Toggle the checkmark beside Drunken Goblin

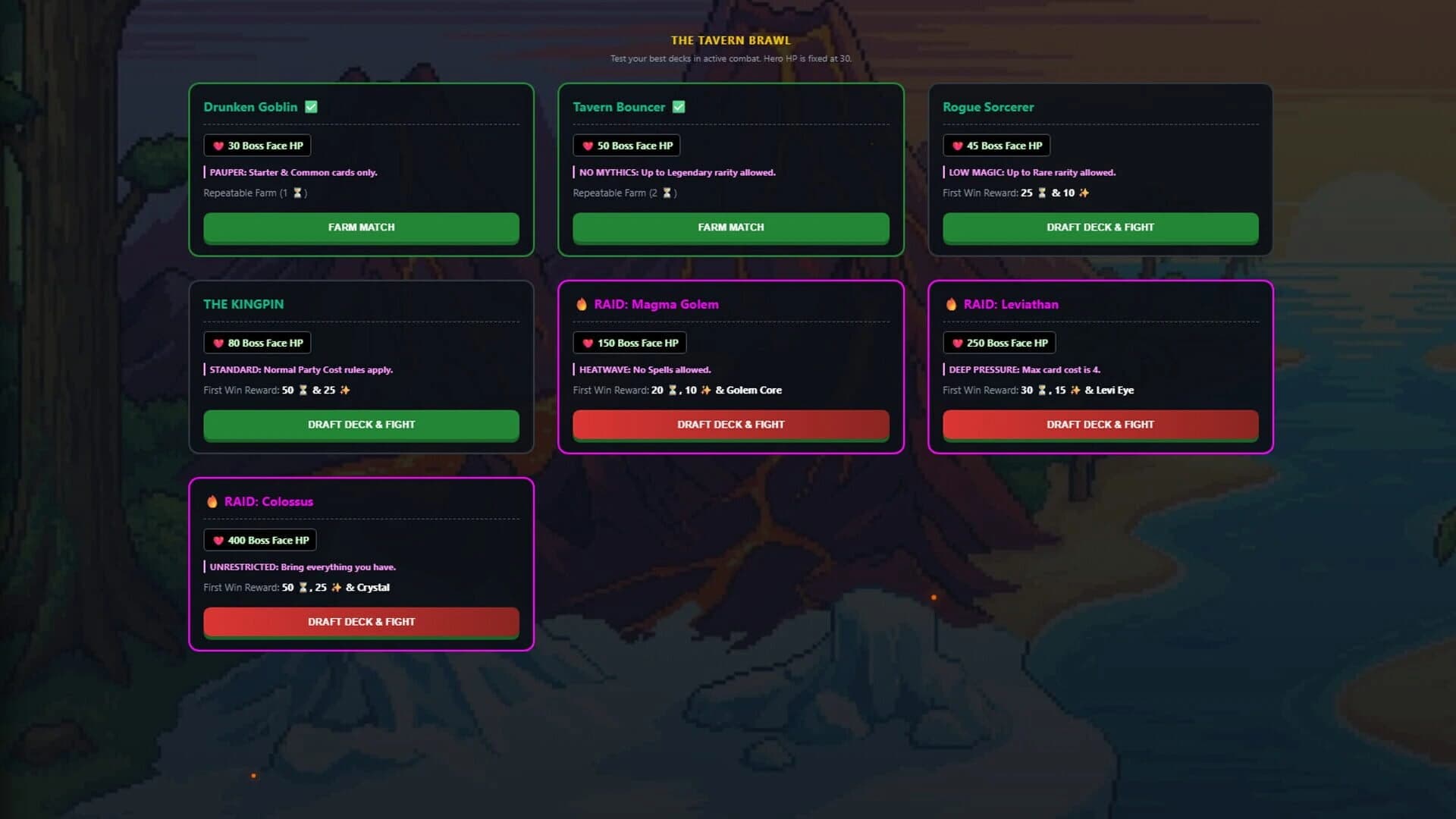(311, 107)
